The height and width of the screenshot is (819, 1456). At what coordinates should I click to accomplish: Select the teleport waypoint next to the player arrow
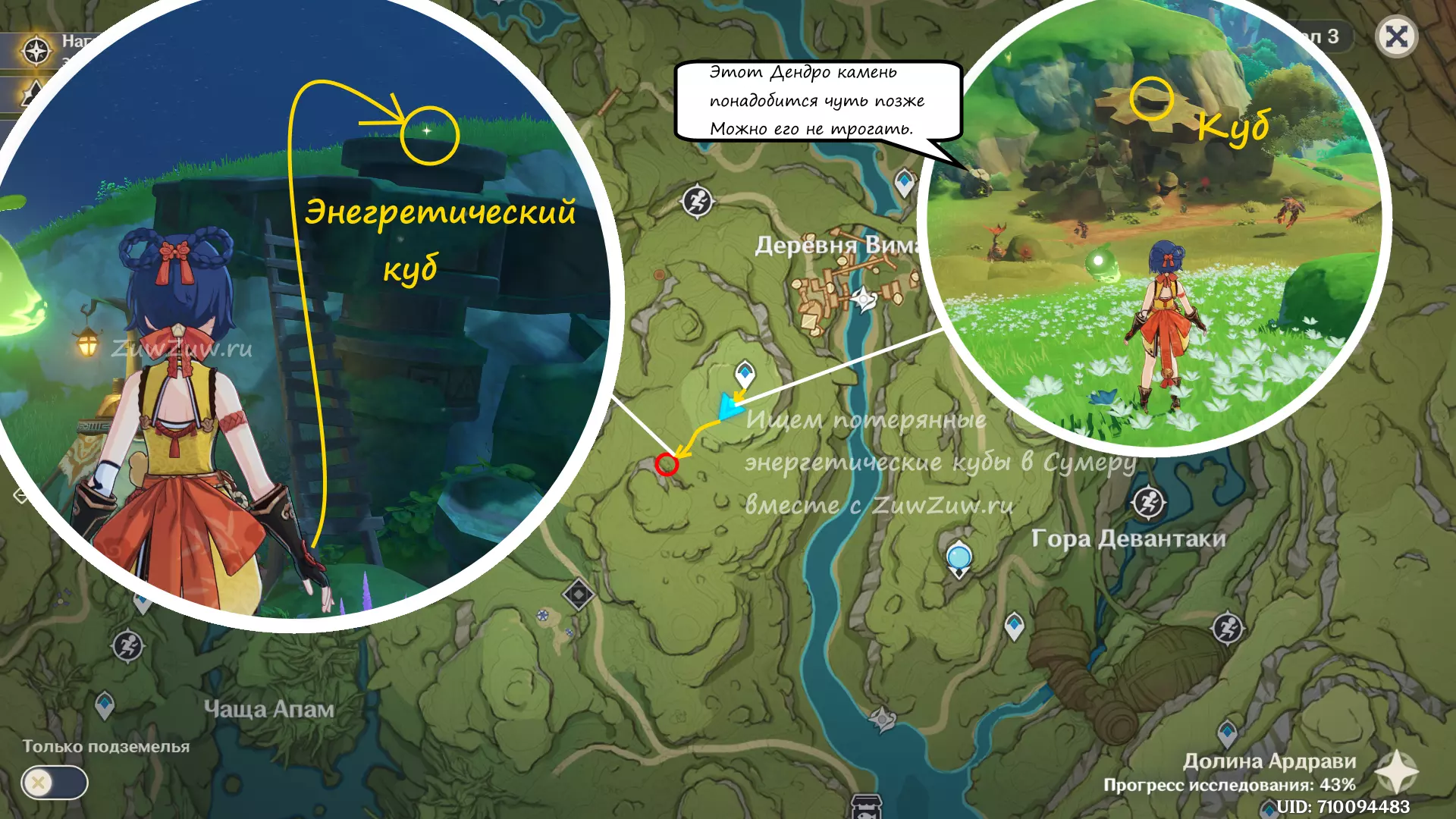pyautogui.click(x=745, y=373)
